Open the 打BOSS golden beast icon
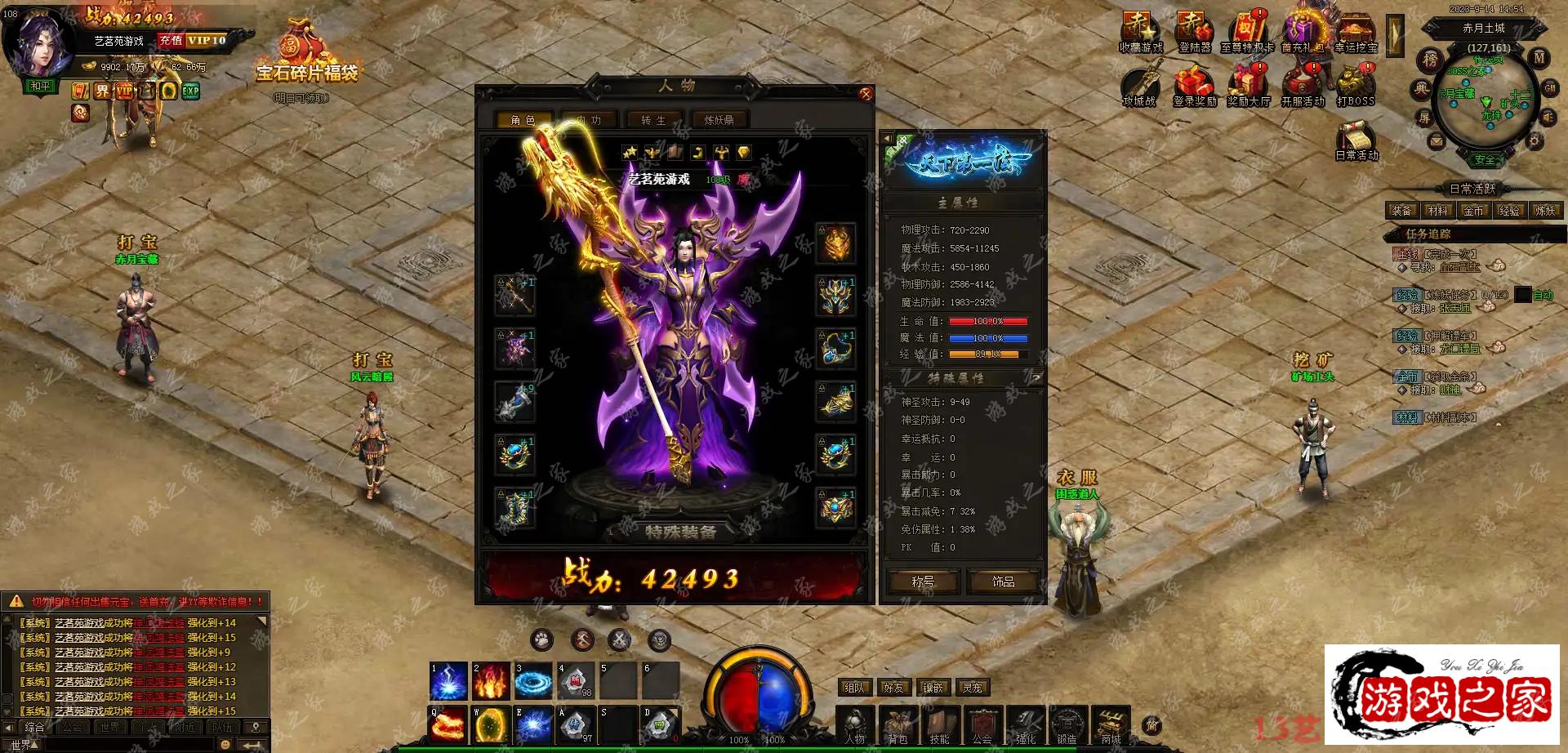 [1355, 85]
